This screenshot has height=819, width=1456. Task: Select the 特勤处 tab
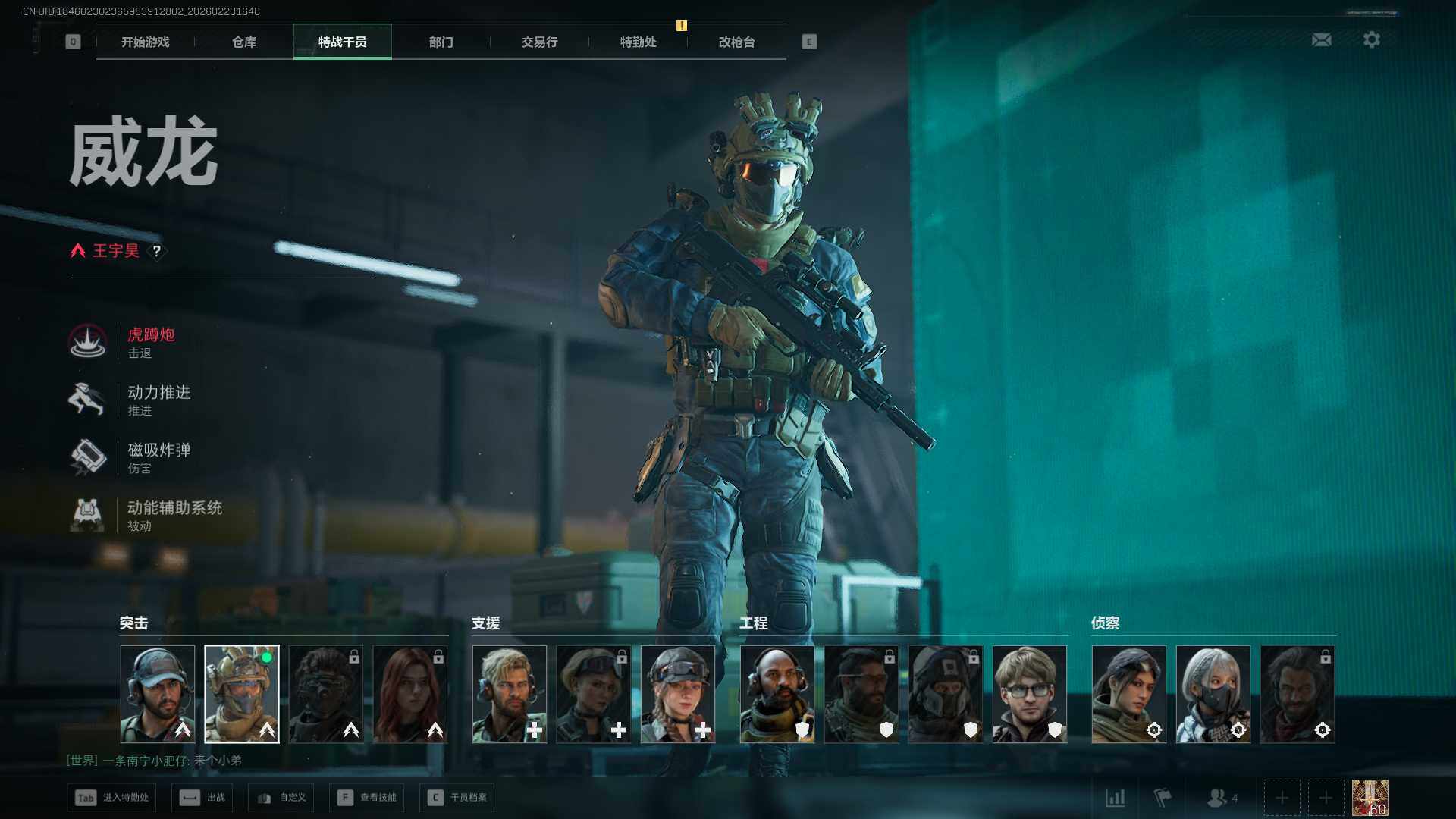coord(638,42)
